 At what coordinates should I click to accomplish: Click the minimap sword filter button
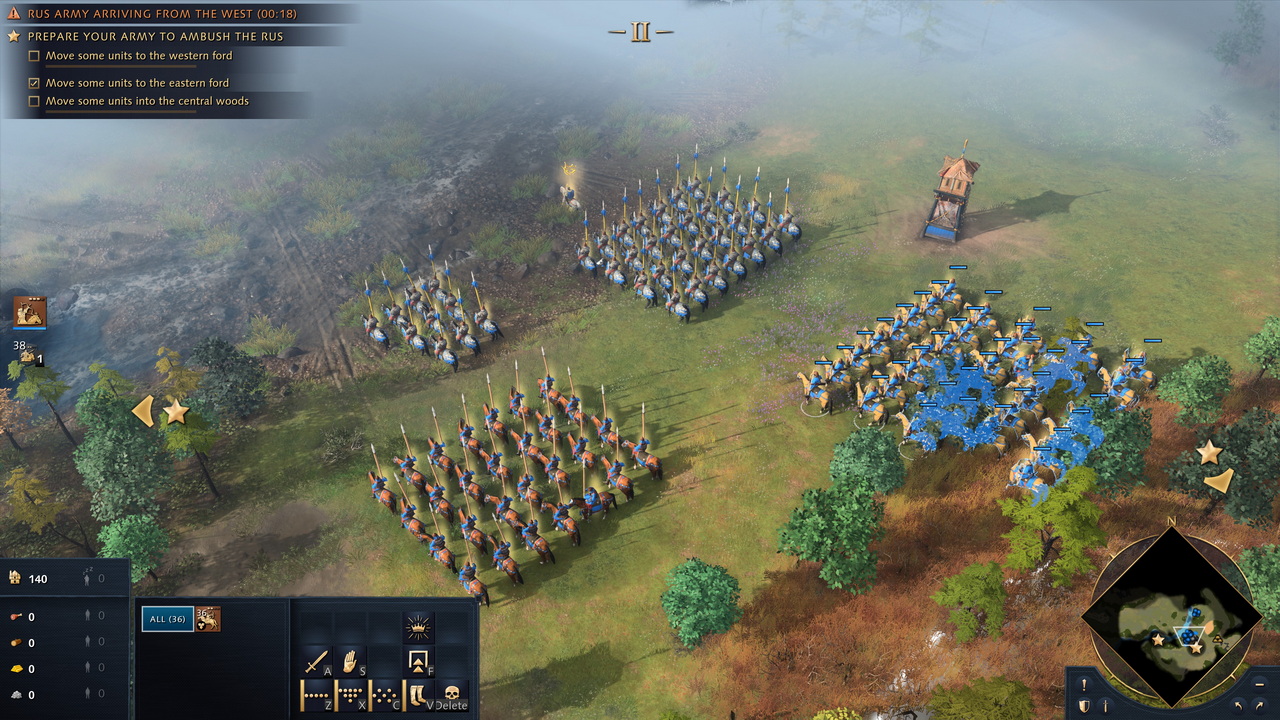point(1105,706)
